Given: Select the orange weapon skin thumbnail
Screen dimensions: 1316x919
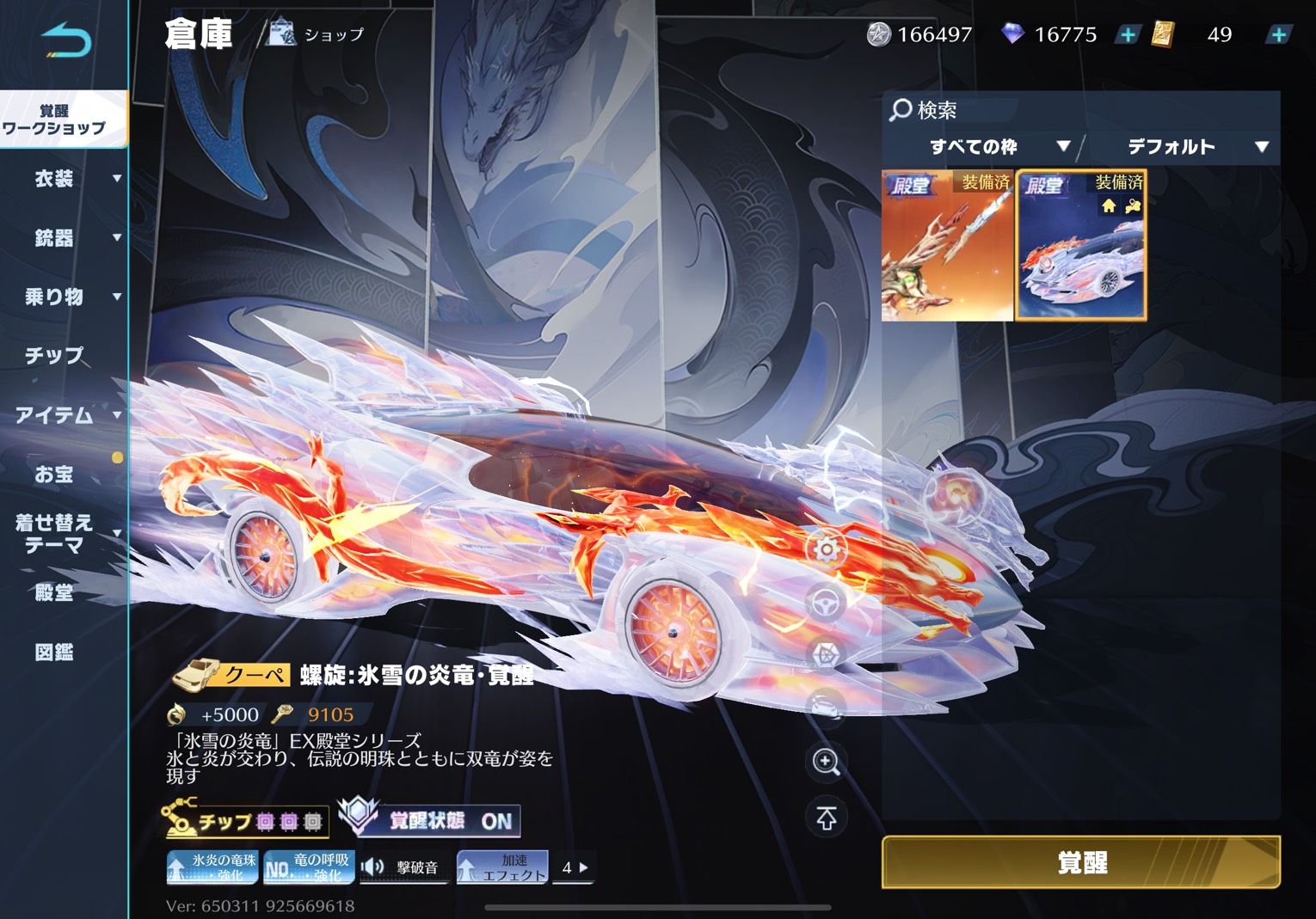Looking at the screenshot, I should [947, 246].
